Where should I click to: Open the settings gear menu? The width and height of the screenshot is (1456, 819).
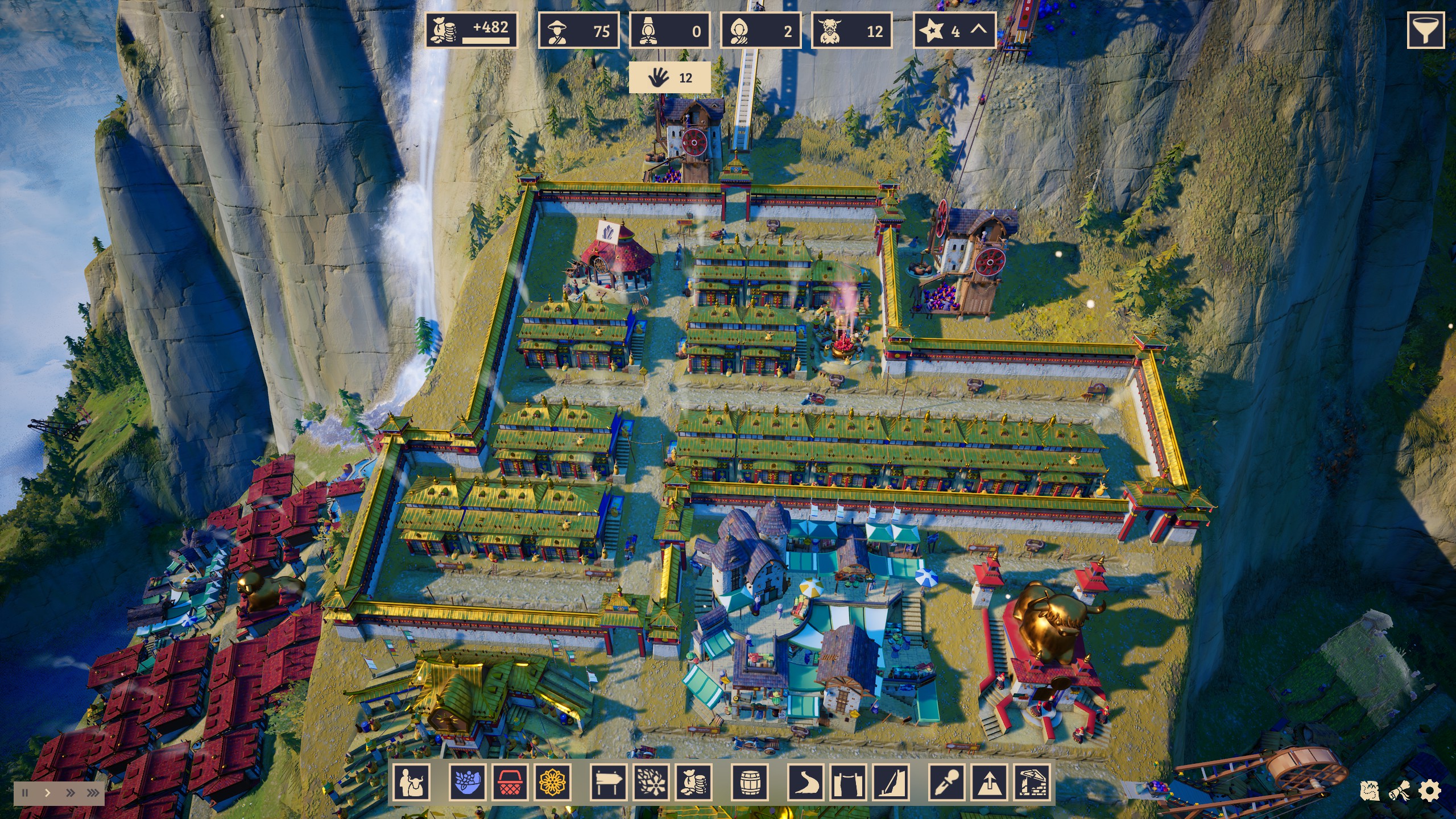[x=1430, y=791]
